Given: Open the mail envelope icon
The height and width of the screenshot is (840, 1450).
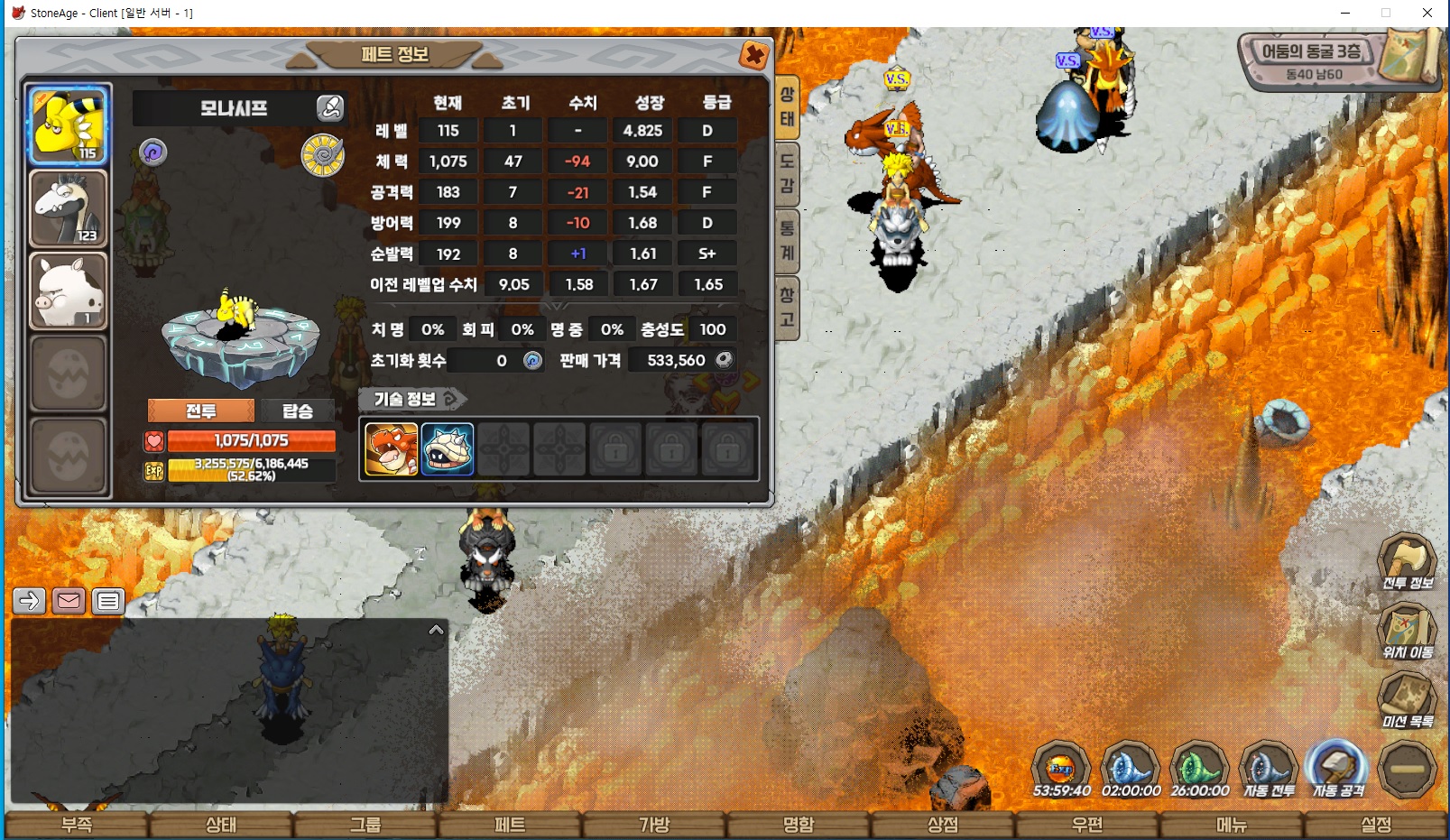Looking at the screenshot, I should tap(69, 601).
